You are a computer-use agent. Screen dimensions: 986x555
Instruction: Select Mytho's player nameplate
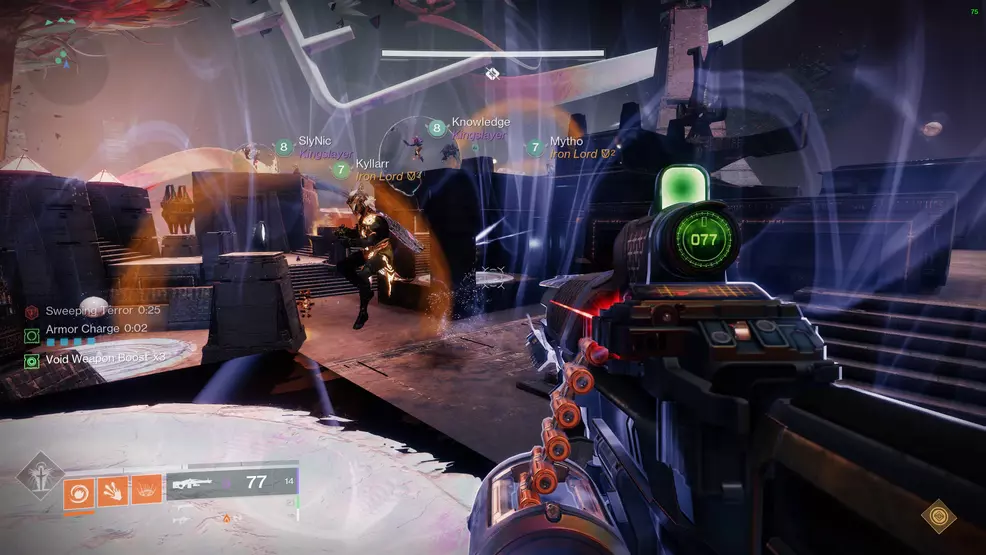click(566, 142)
